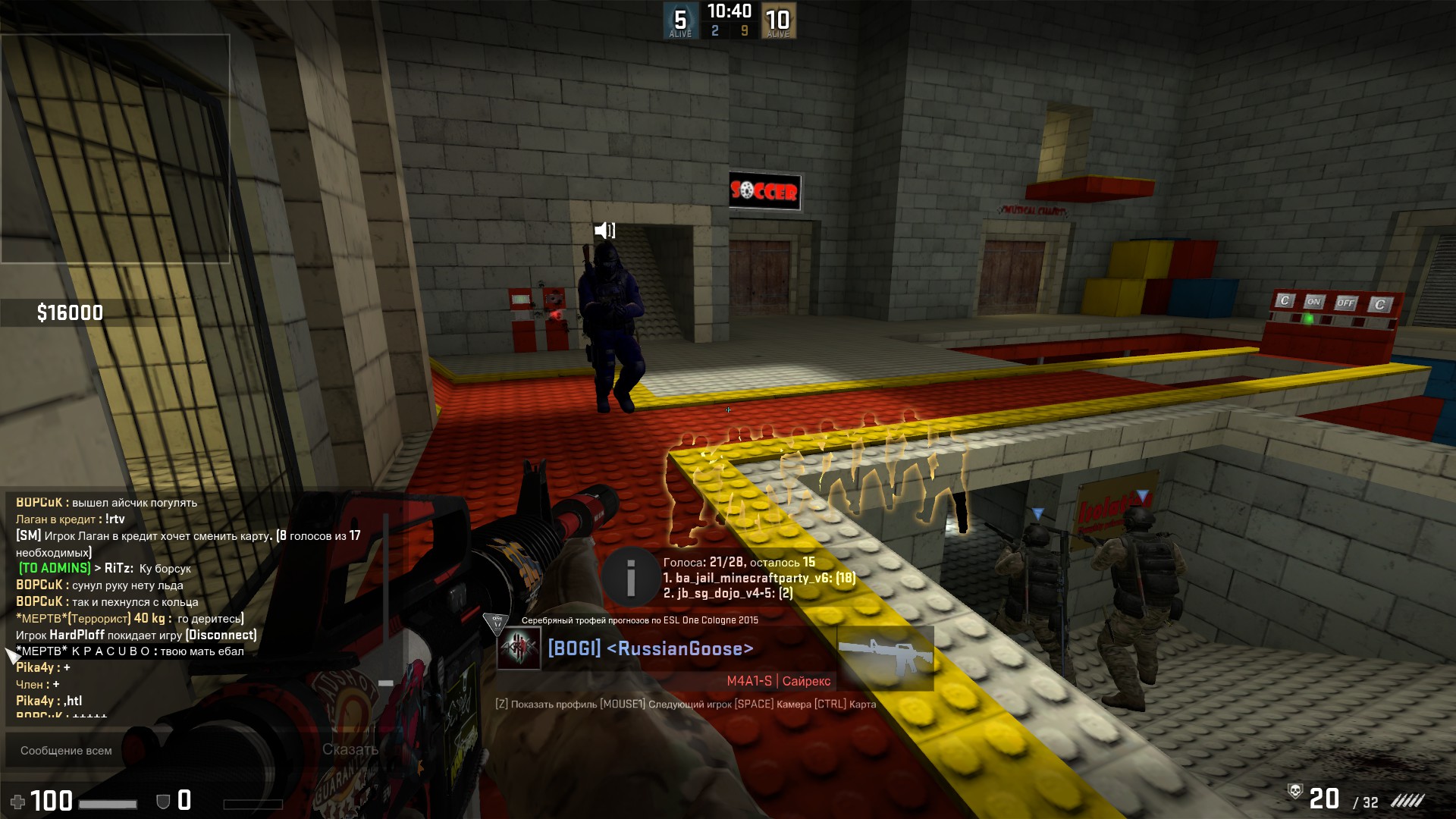Image resolution: width=1456 pixels, height=819 pixels.
Task: Select the [BOGI] <RussianGoose> player name
Action: tap(651, 649)
